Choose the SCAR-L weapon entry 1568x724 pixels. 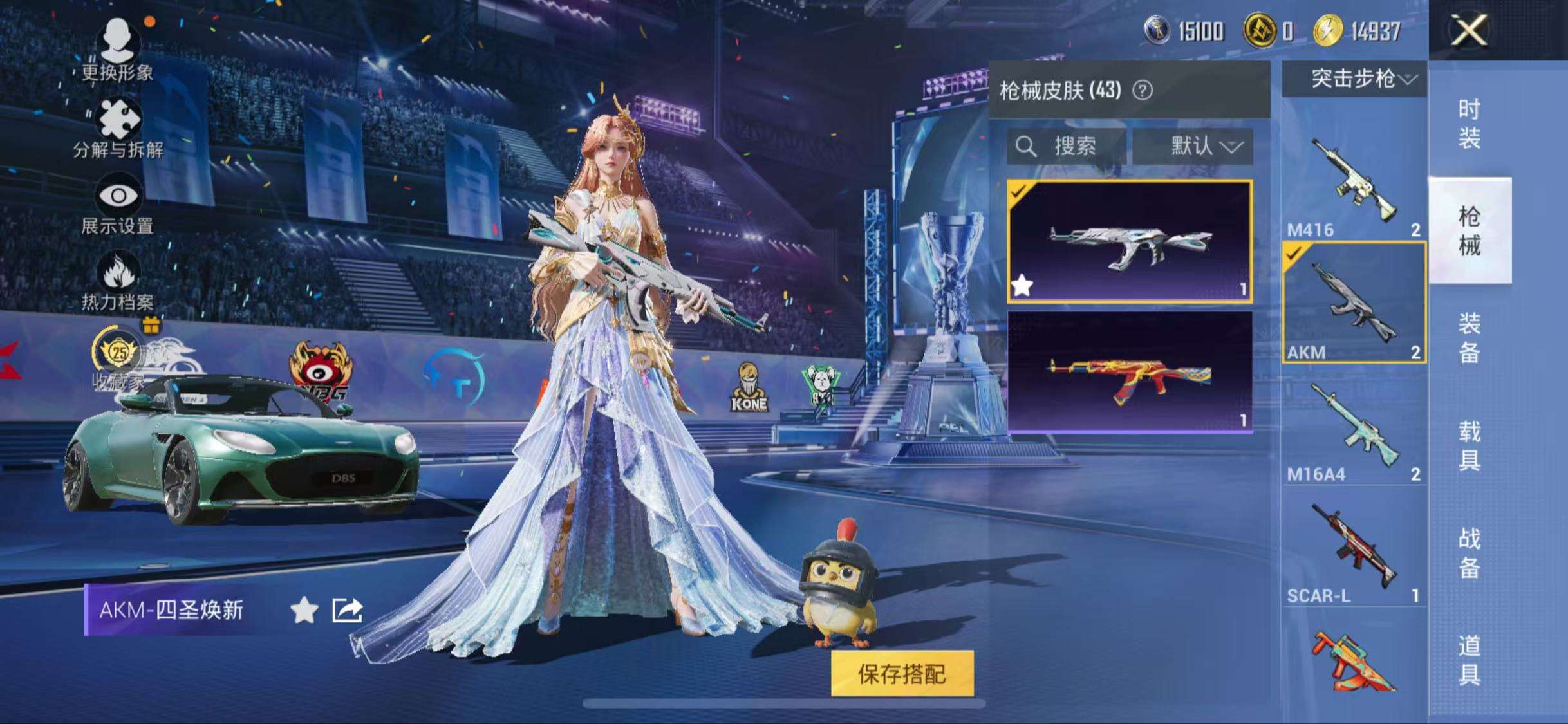click(x=1354, y=550)
